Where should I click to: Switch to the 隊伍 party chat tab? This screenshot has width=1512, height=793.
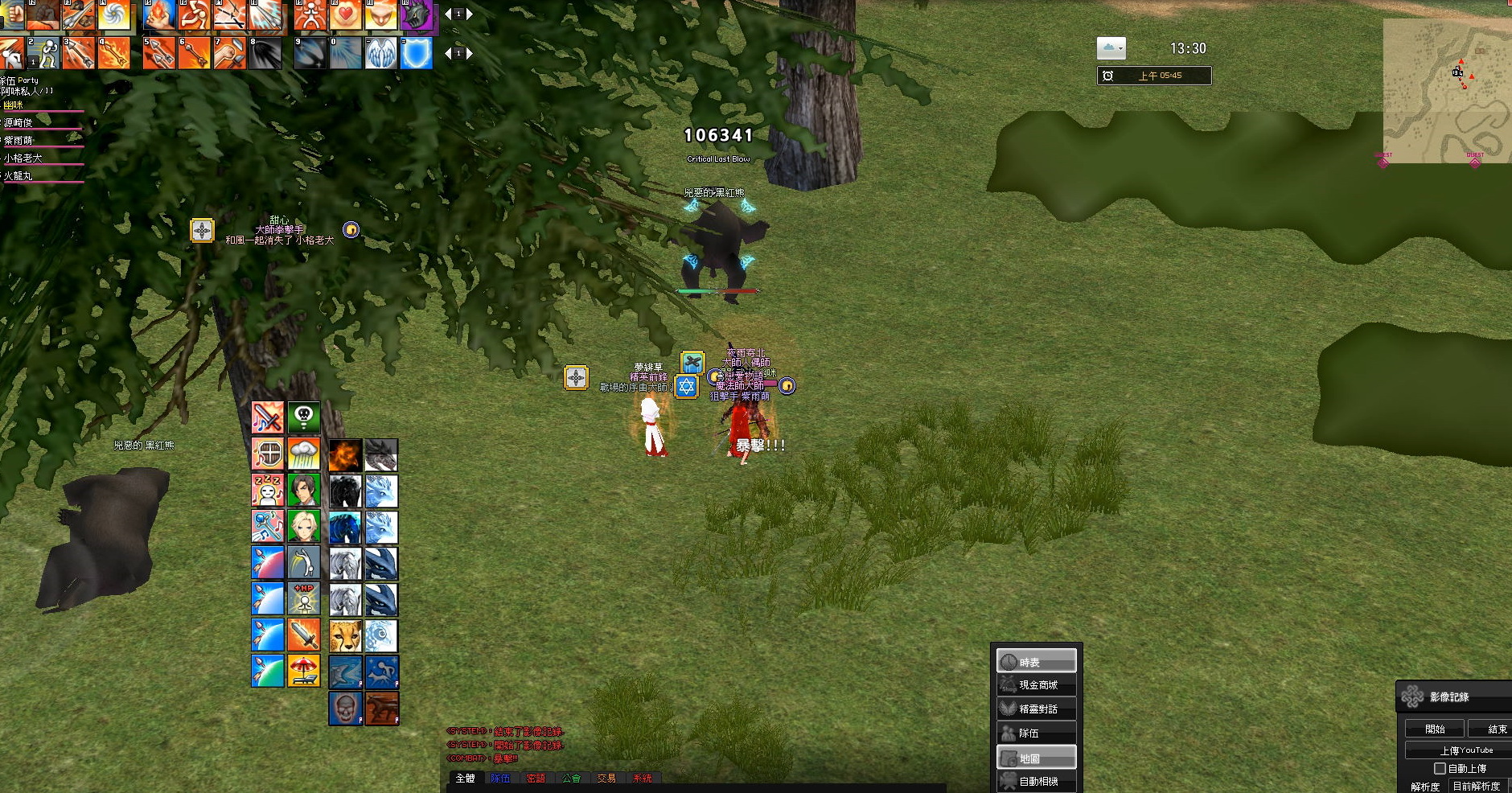[x=500, y=779]
